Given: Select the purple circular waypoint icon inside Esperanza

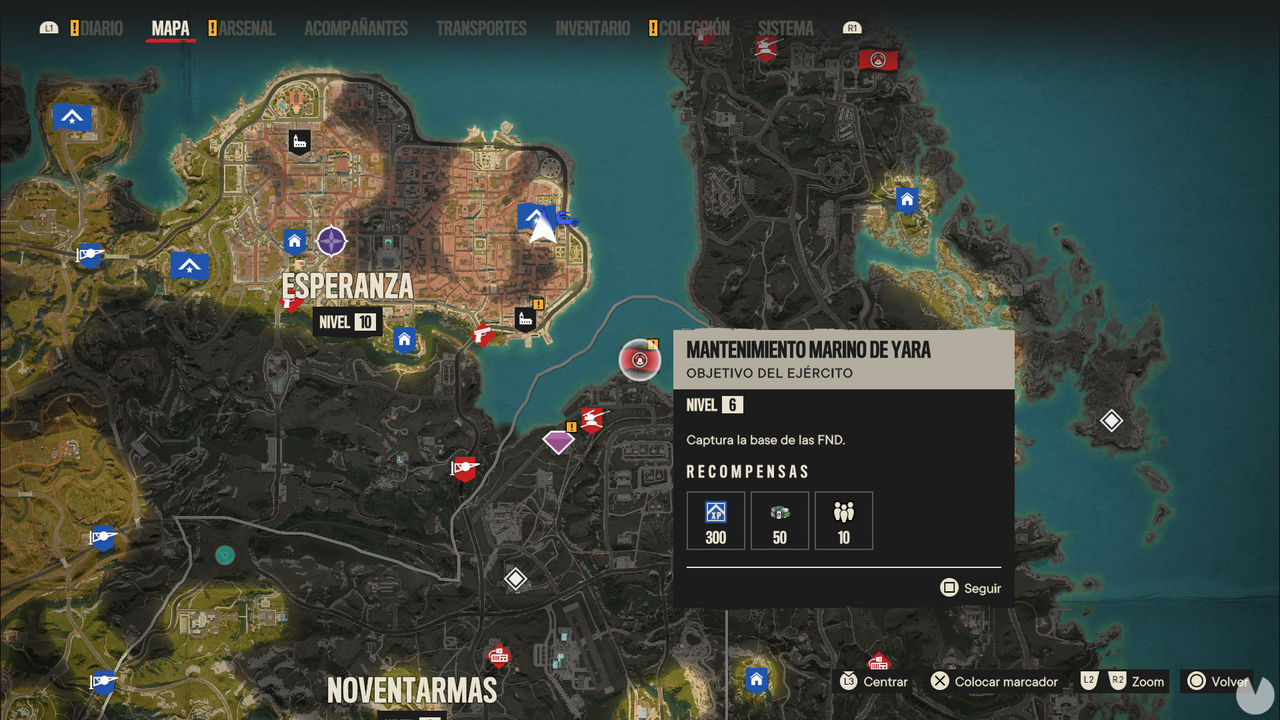Looking at the screenshot, I should (330, 241).
